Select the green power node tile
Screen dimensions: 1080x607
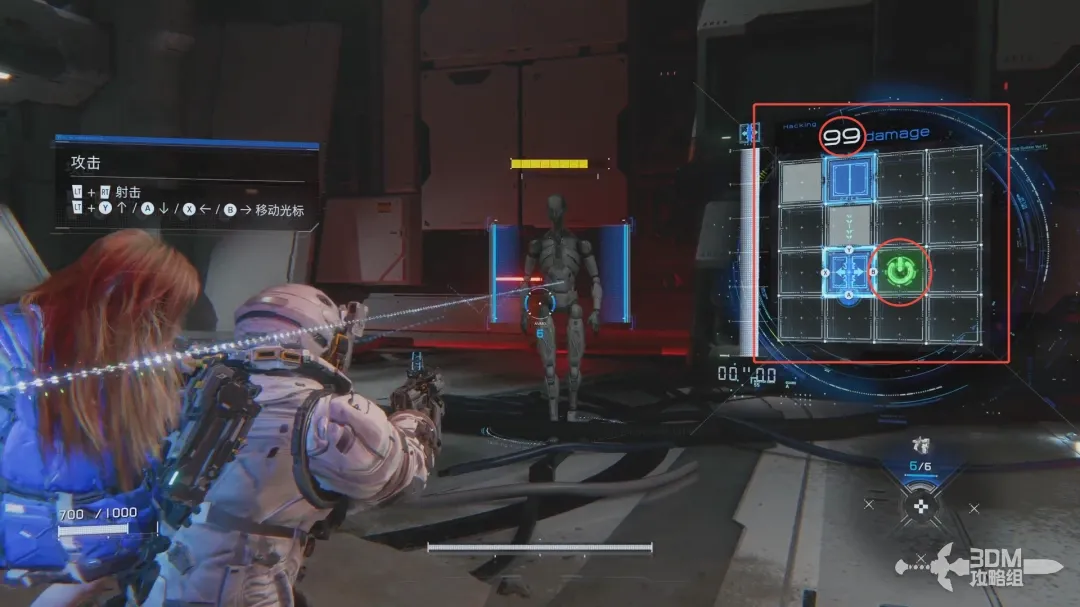(x=901, y=271)
